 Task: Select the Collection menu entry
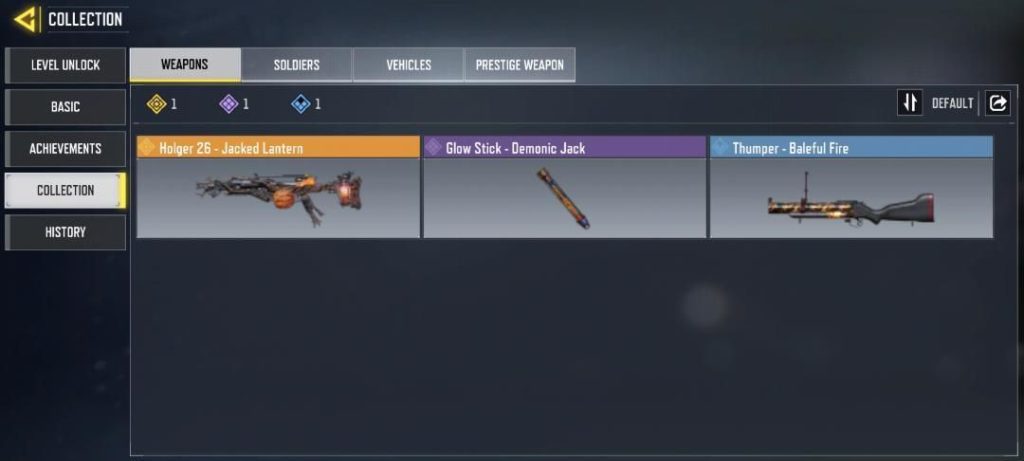[66, 190]
